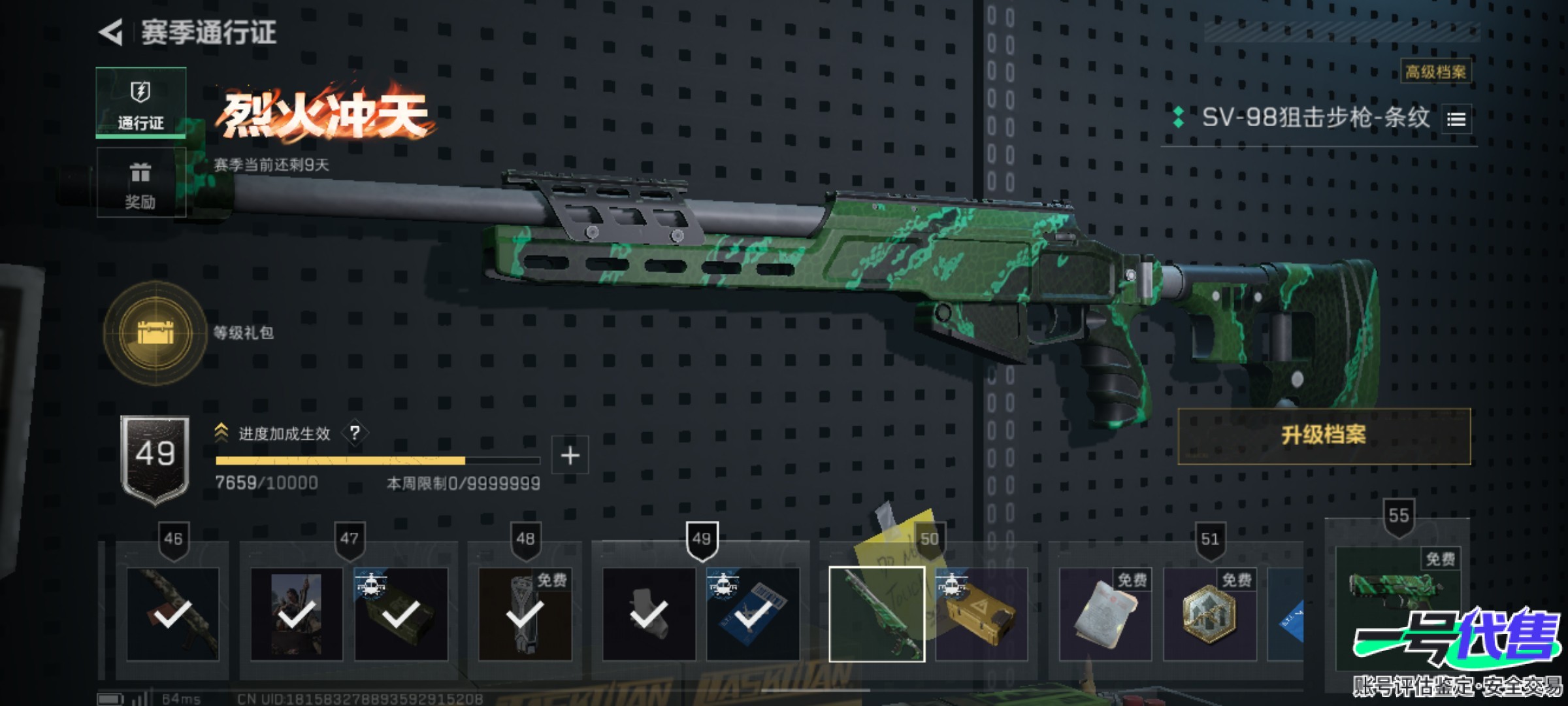Select the level 47 green ammo box reward

point(400,614)
